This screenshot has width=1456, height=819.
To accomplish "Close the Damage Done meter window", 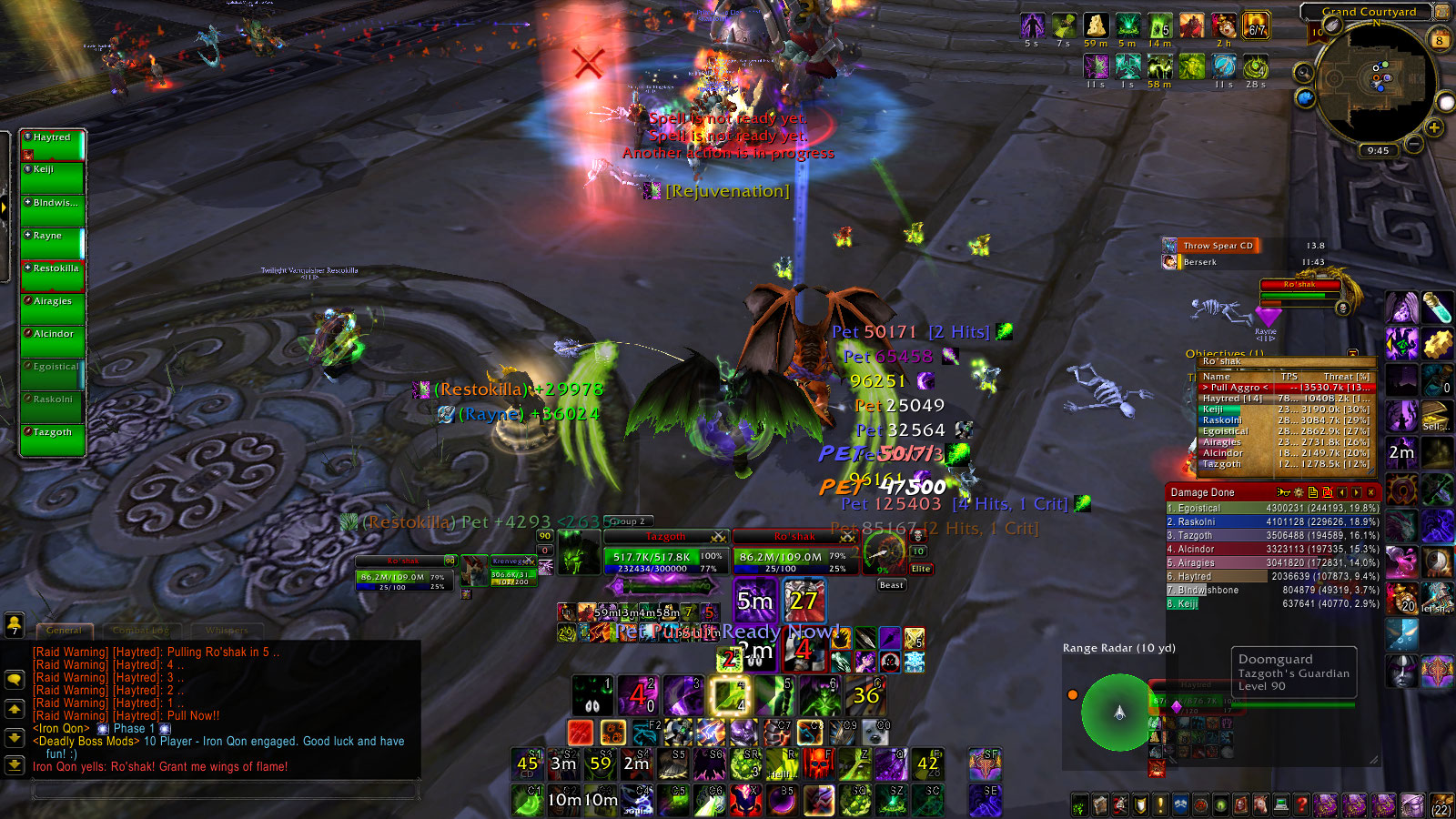I will [x=1371, y=492].
